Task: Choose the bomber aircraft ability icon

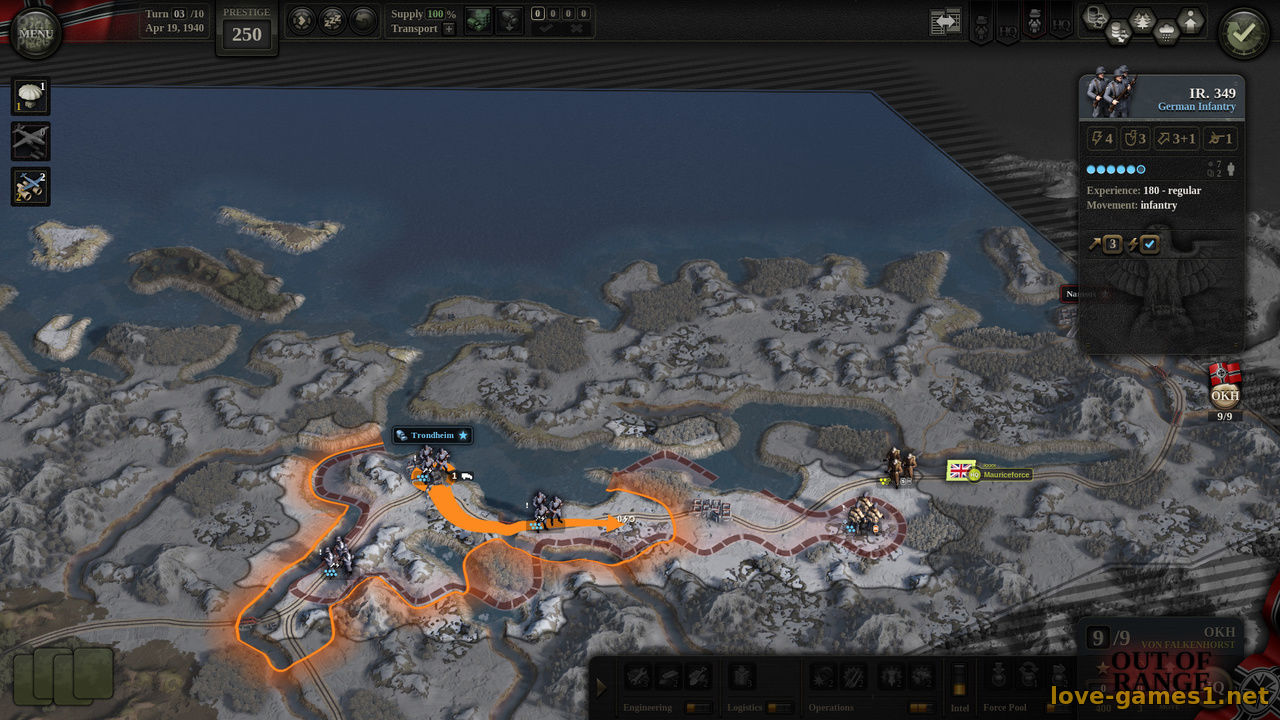Action: 30,141
